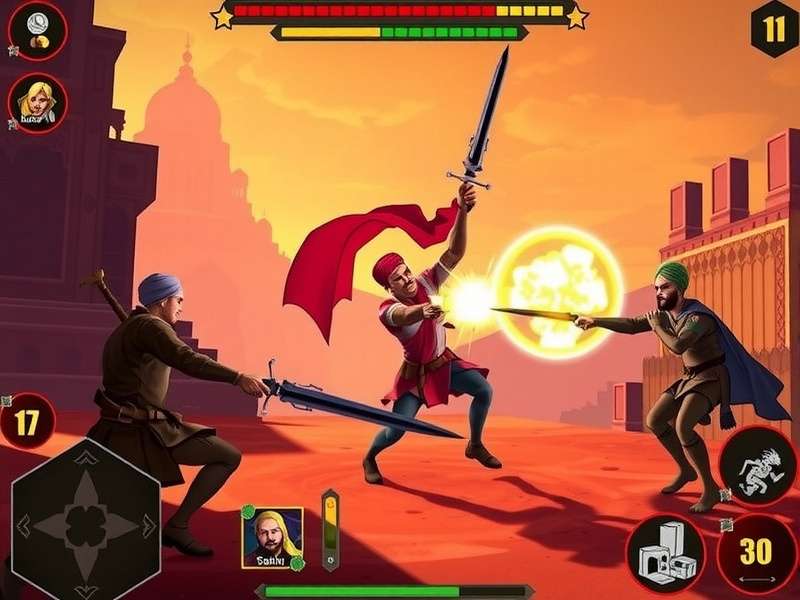This screenshot has width=800, height=600.
Task: Tap the round button showing 17
Action: click(29, 423)
